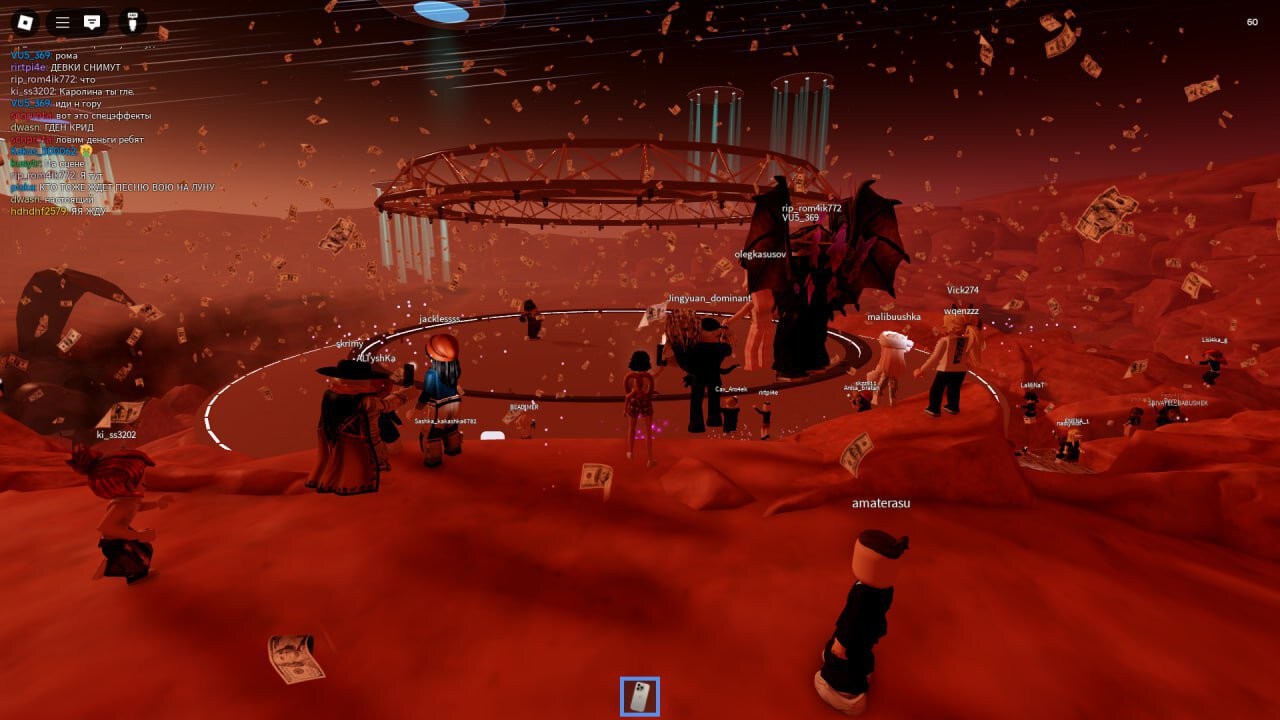Screen dimensions: 1280x720
Task: Toggle the chat window icon
Action: pyautogui.click(x=92, y=22)
